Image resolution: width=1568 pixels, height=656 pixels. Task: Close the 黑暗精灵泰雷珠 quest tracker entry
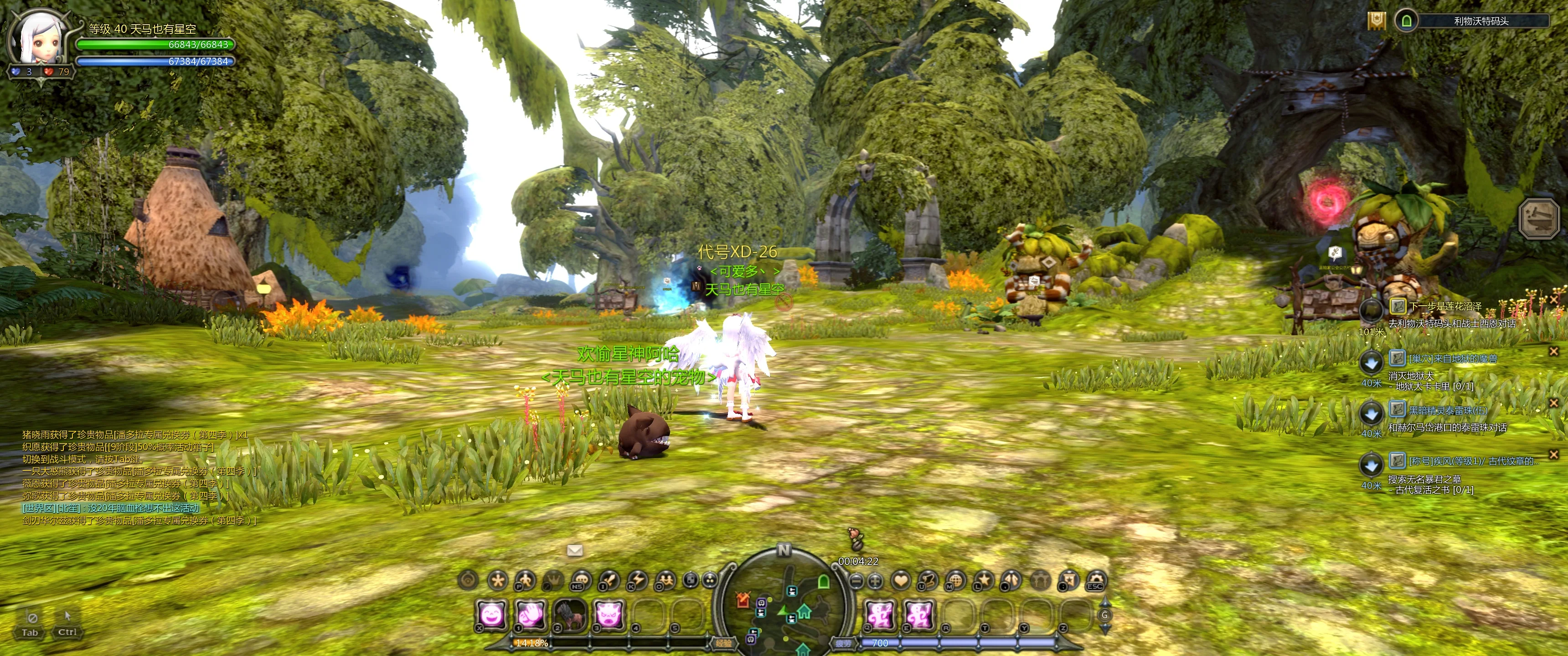[1553, 403]
